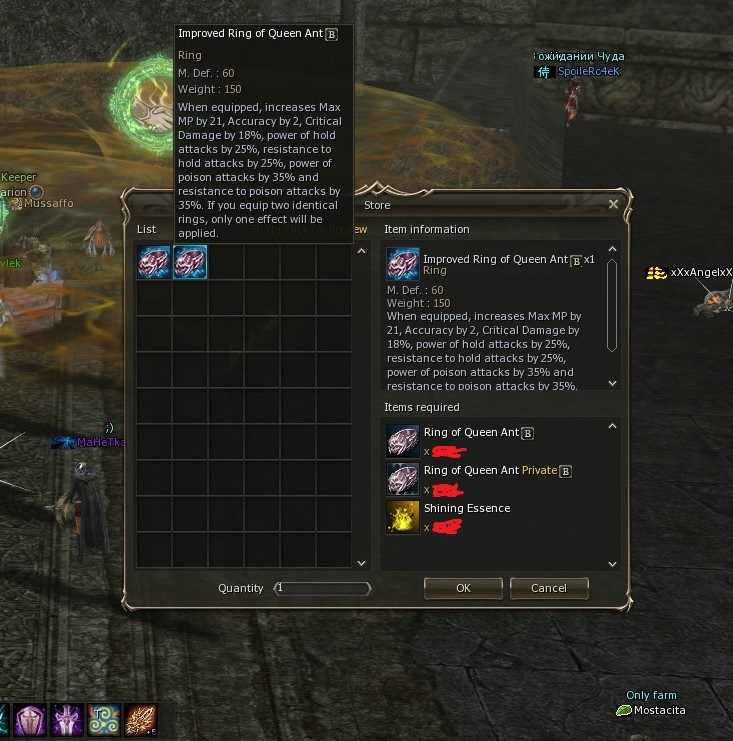
Task: Click the item list's scroll-up arrow
Action: (361, 251)
